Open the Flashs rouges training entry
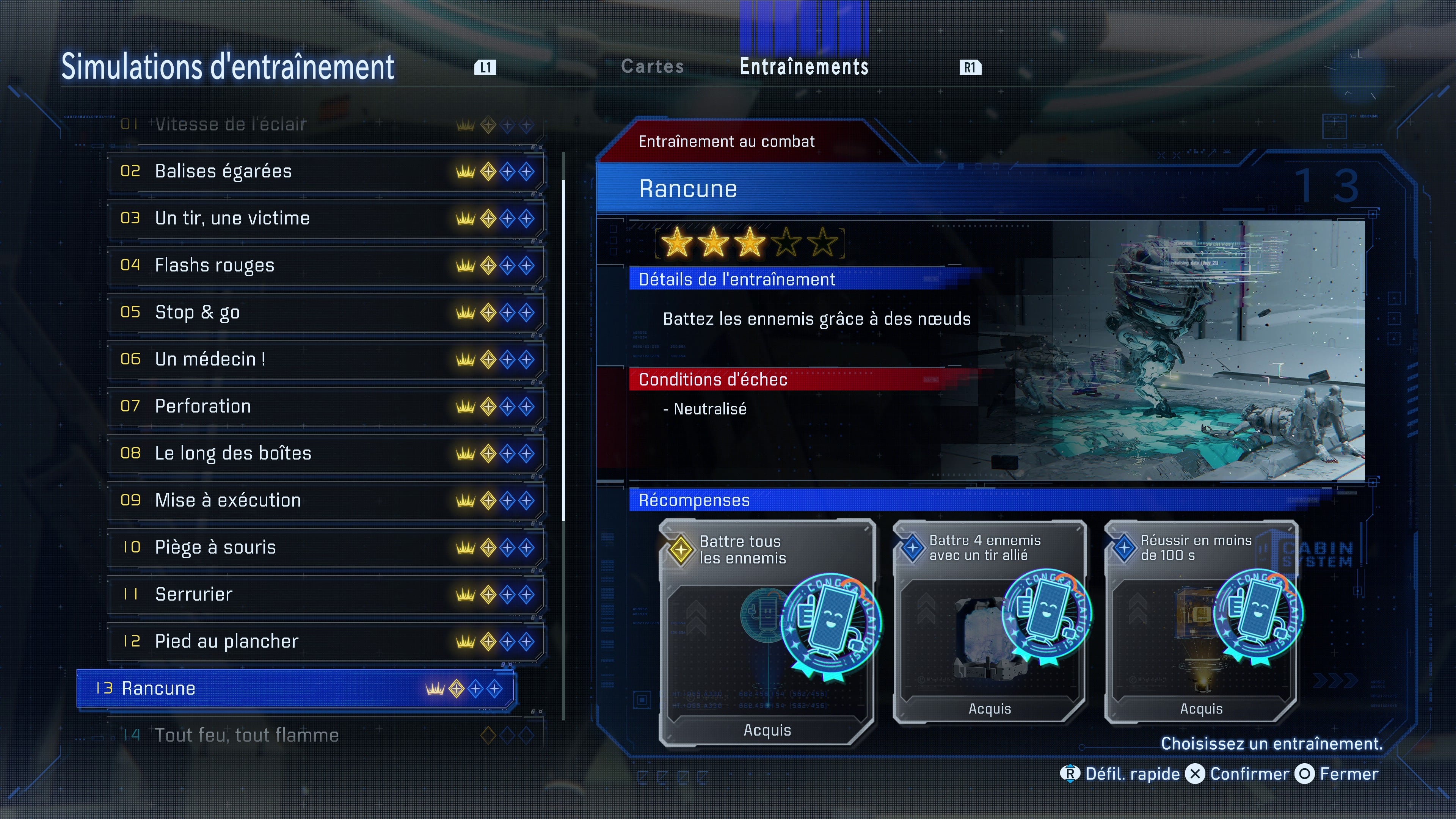The width and height of the screenshot is (1456, 819). (325, 265)
